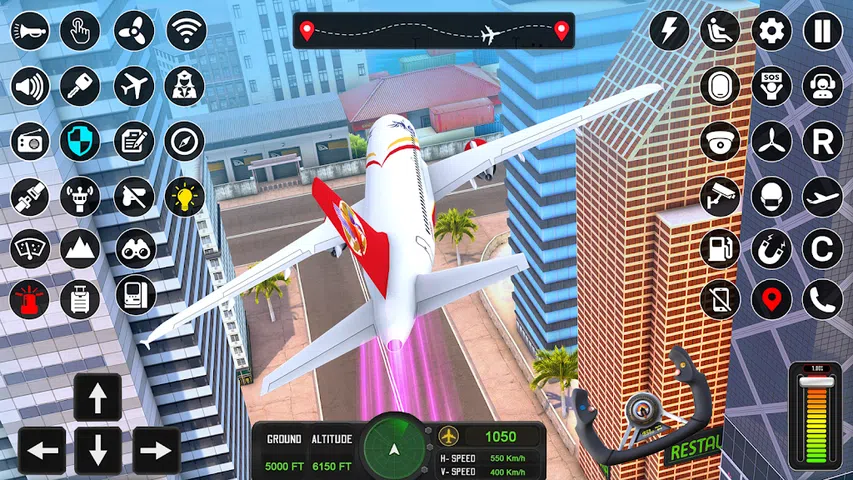Turn on the yellow light bulb
Image resolution: width=853 pixels, height=480 pixels.
[185, 195]
